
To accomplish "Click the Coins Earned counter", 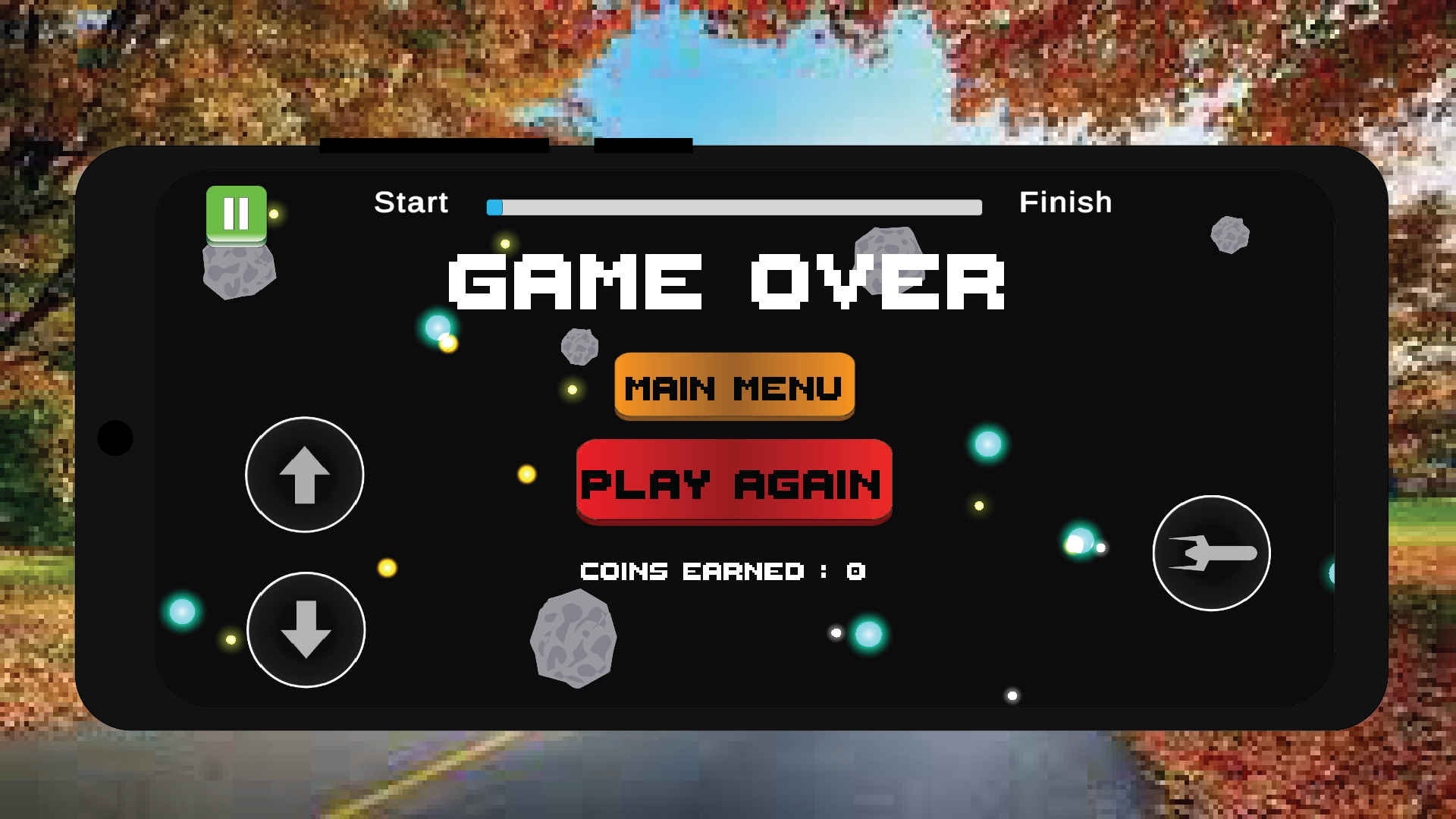I will (722, 571).
